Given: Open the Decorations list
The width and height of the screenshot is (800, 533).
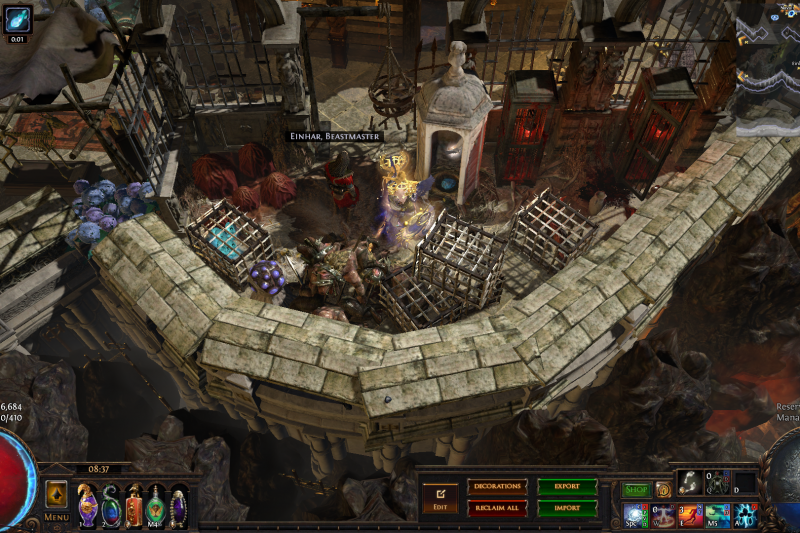Looking at the screenshot, I should [x=496, y=487].
